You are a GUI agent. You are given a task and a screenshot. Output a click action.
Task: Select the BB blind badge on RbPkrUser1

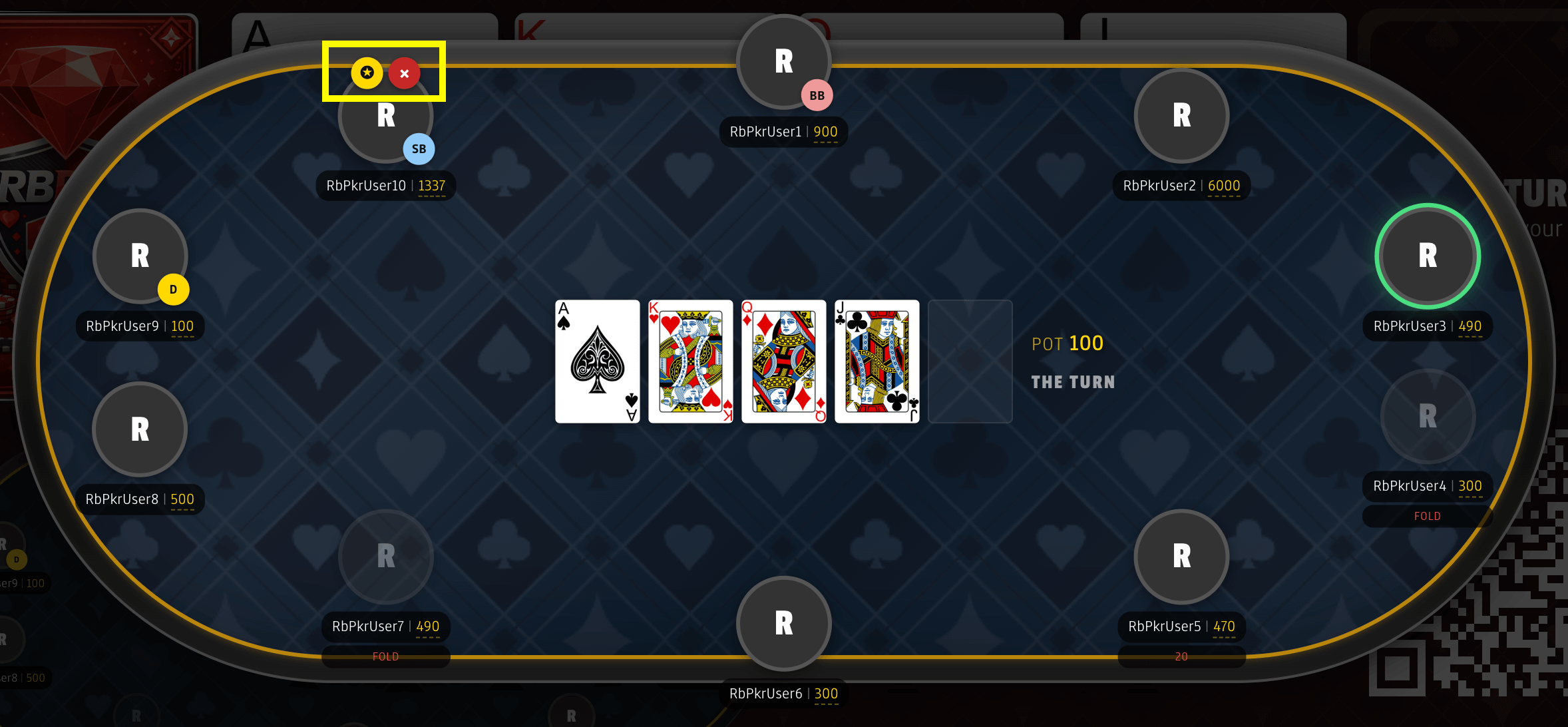pyautogui.click(x=817, y=95)
